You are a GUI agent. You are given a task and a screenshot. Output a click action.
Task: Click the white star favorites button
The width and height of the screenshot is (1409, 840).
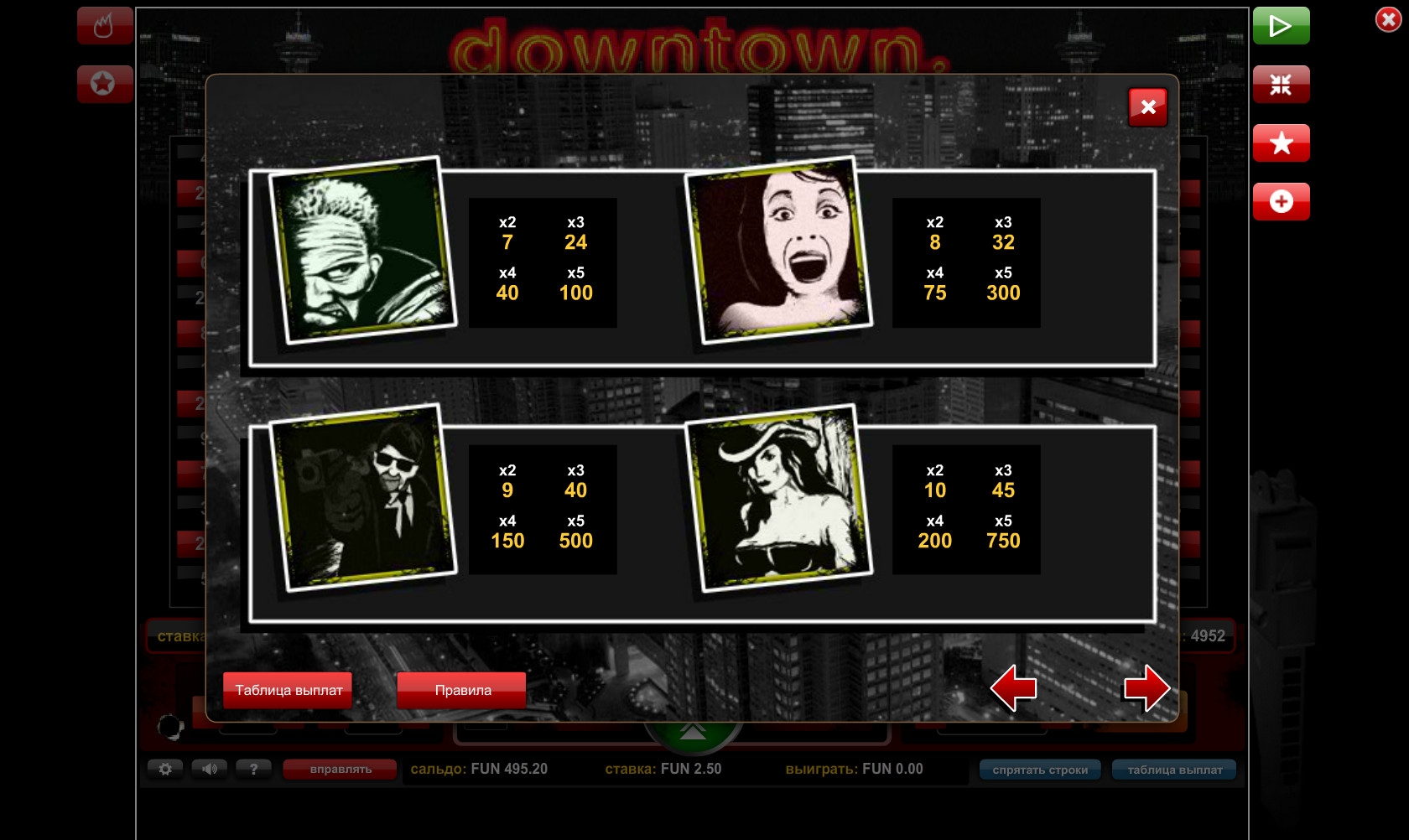[1281, 143]
